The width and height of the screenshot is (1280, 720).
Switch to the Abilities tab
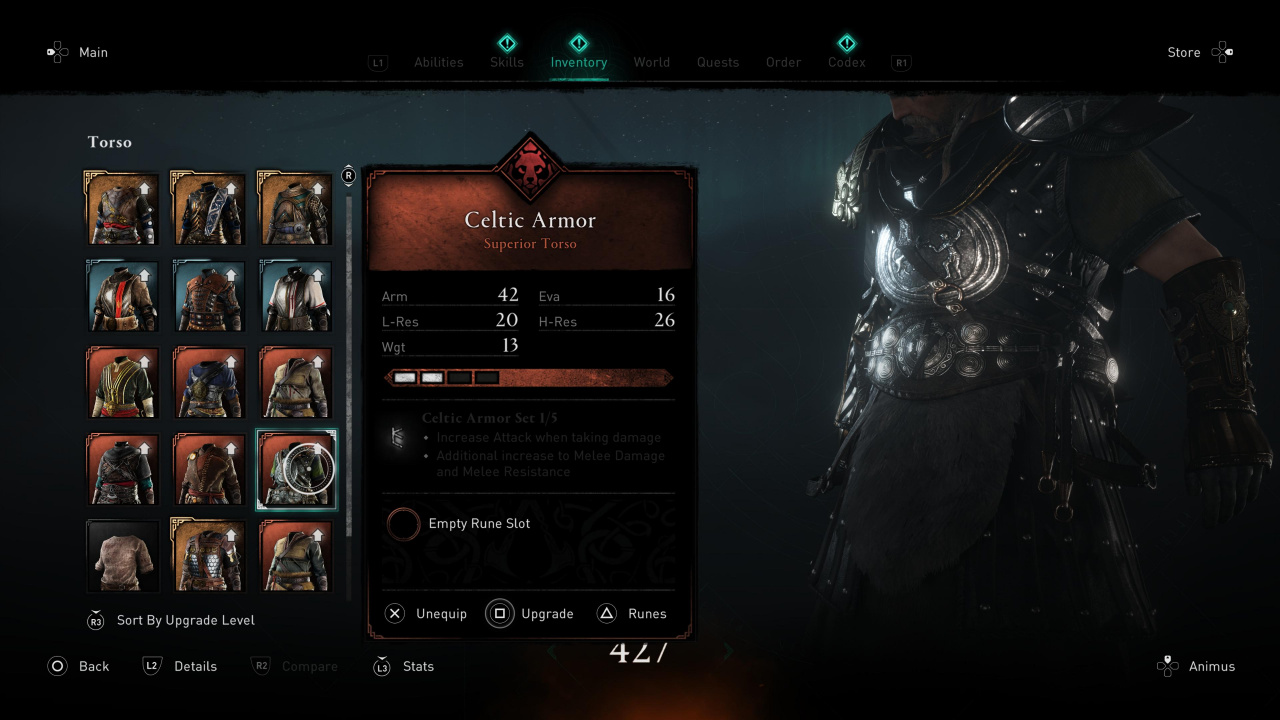click(438, 62)
